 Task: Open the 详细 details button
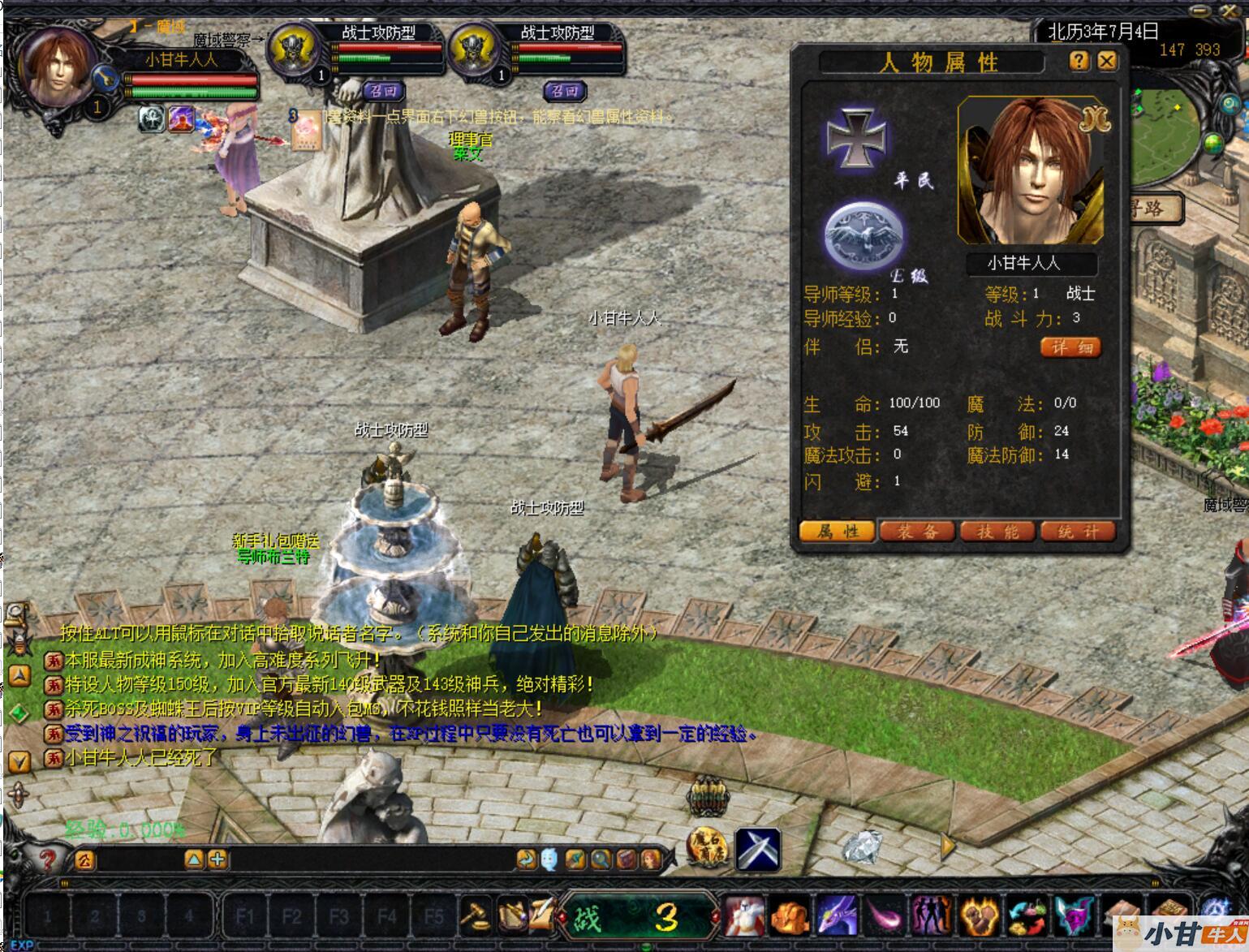point(1071,347)
